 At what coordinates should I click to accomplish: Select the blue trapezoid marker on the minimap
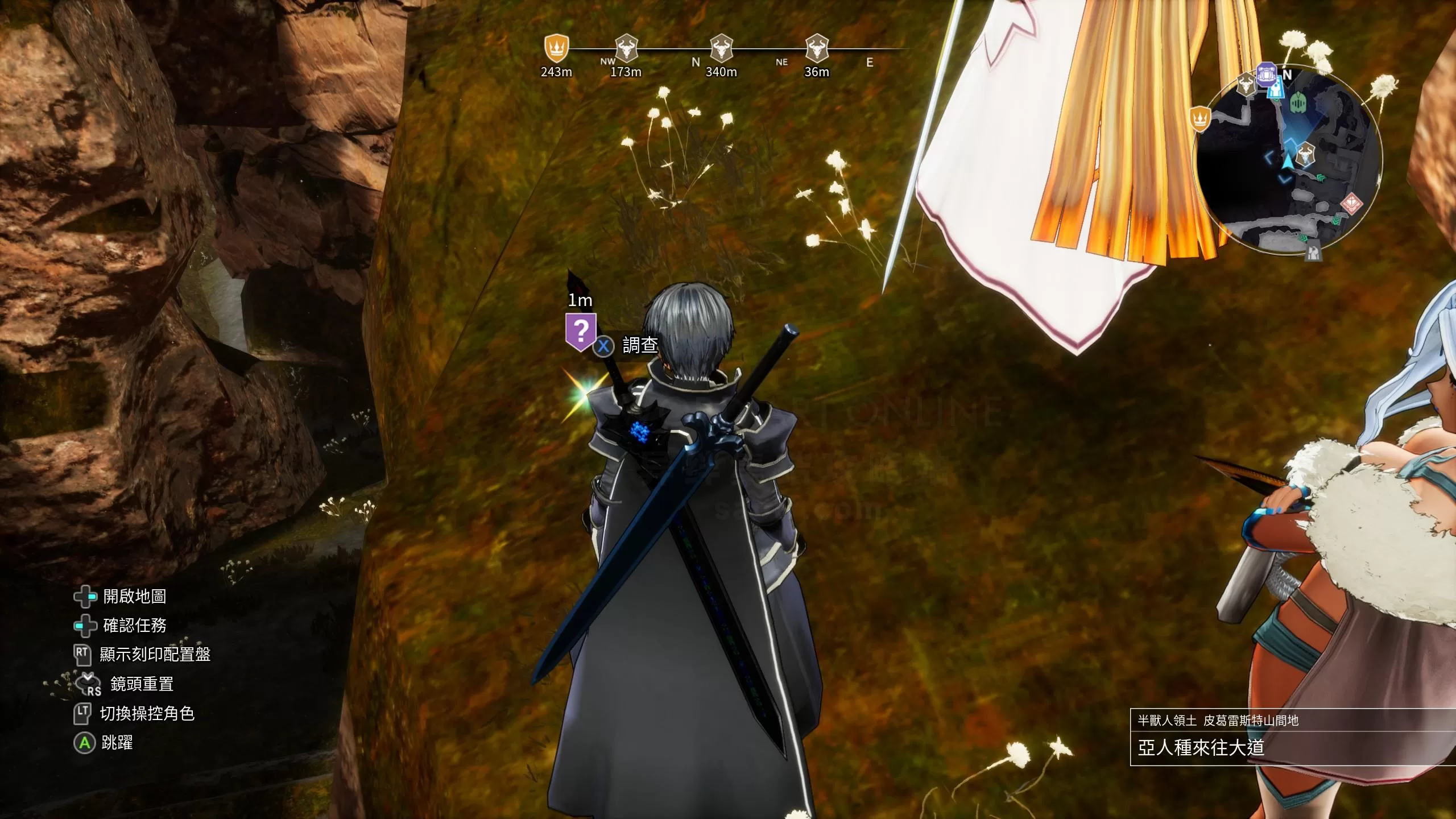1276,88
